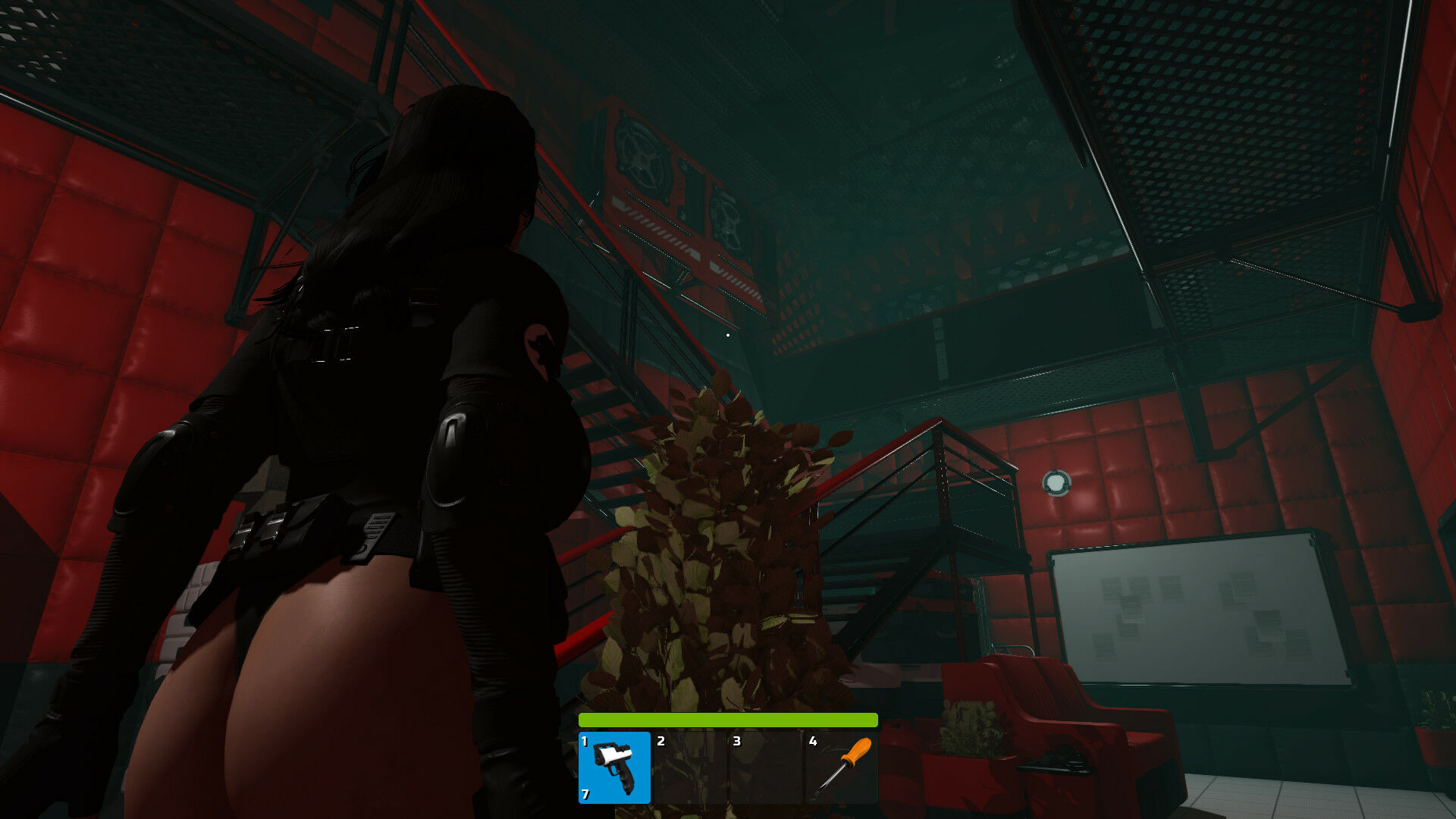Equip the orange screwdriver in slot 4
The height and width of the screenshot is (819, 1456).
(841, 767)
